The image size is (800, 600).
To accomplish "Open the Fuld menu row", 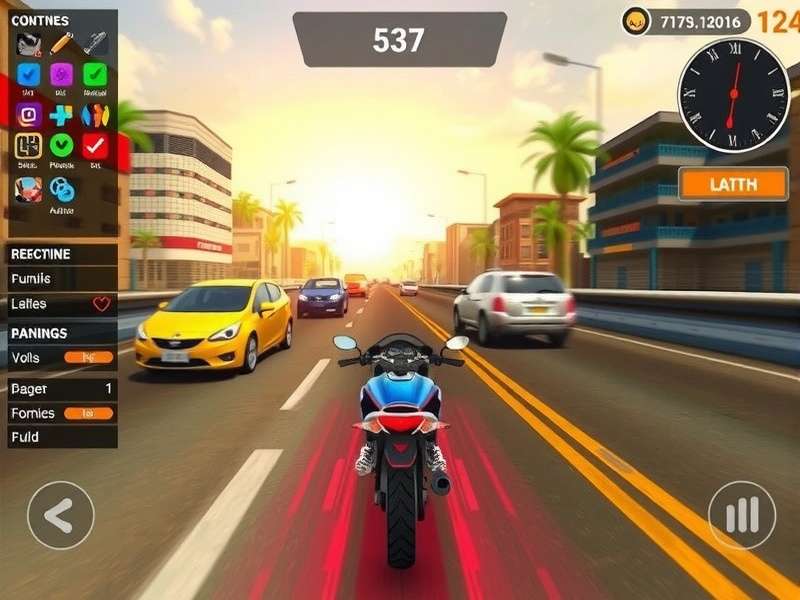I will (x=62, y=437).
